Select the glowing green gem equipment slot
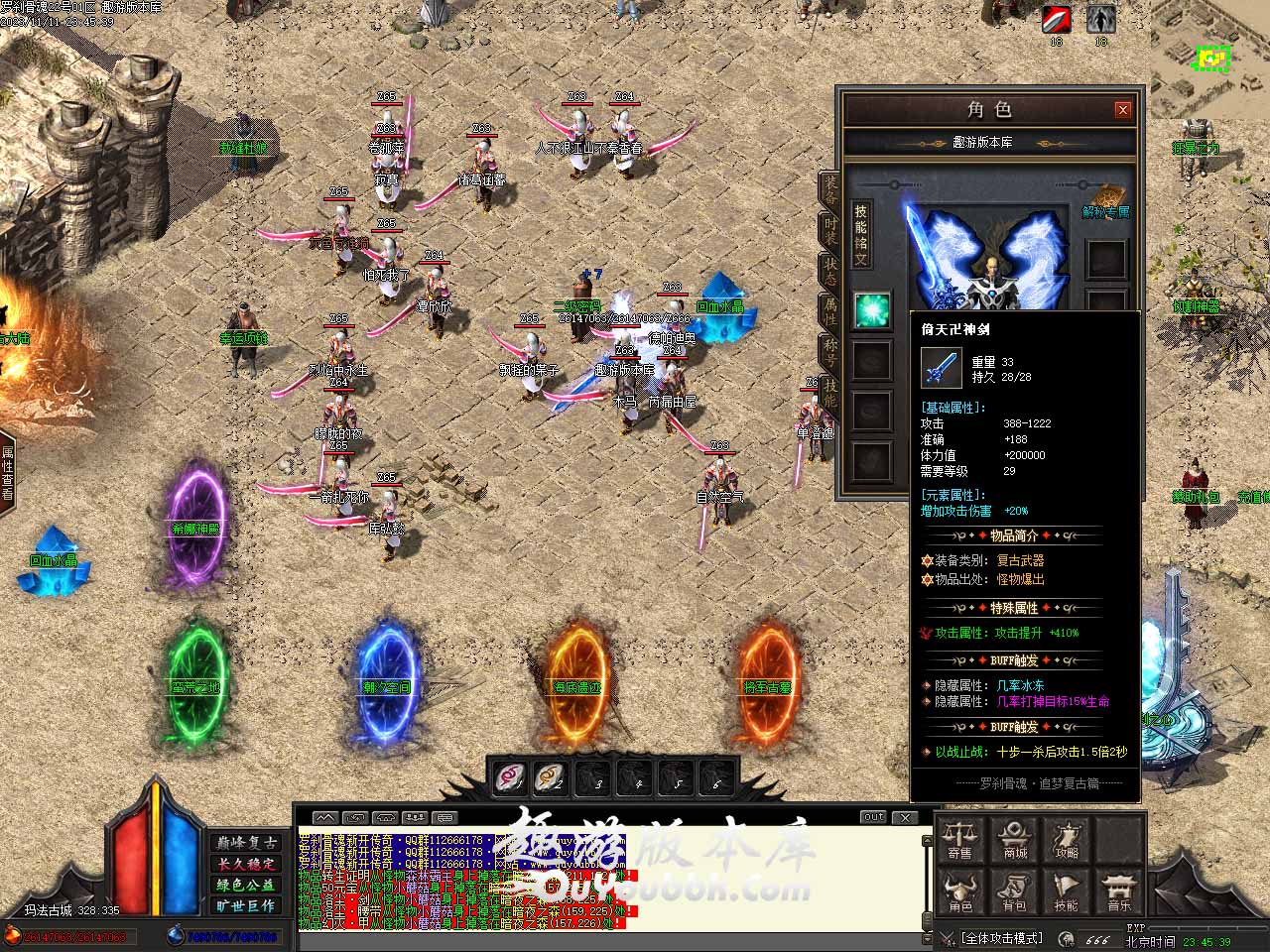Viewport: 1270px width, 952px height. pos(872,310)
